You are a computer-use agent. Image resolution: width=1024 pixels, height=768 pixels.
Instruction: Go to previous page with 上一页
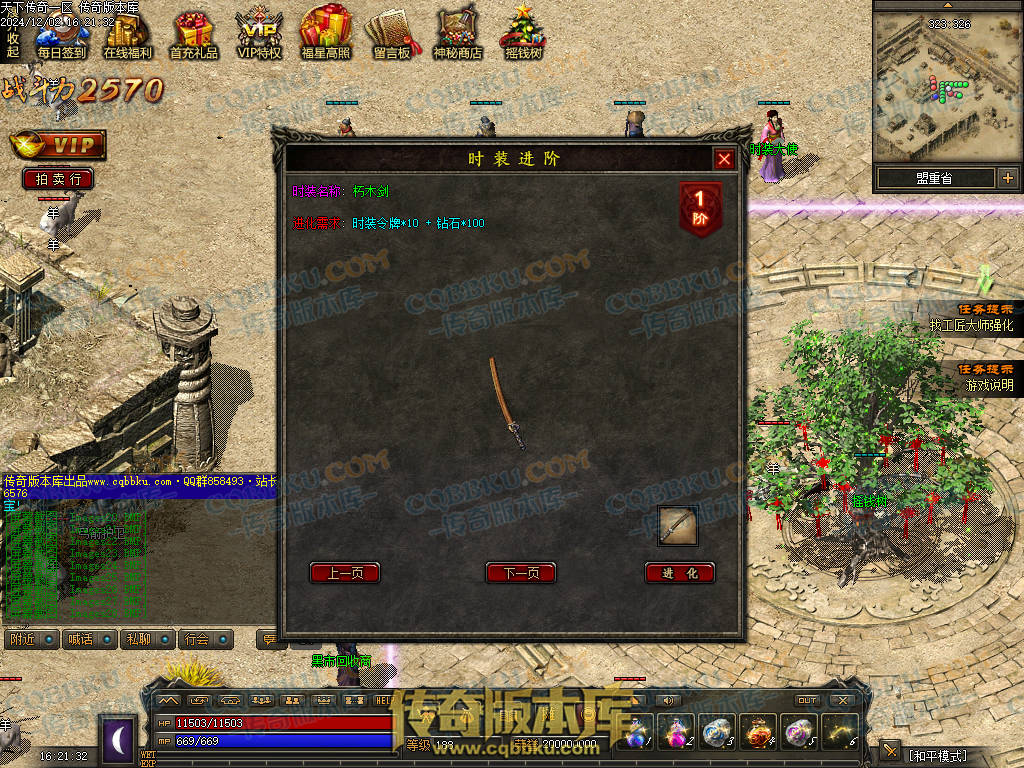coord(345,573)
